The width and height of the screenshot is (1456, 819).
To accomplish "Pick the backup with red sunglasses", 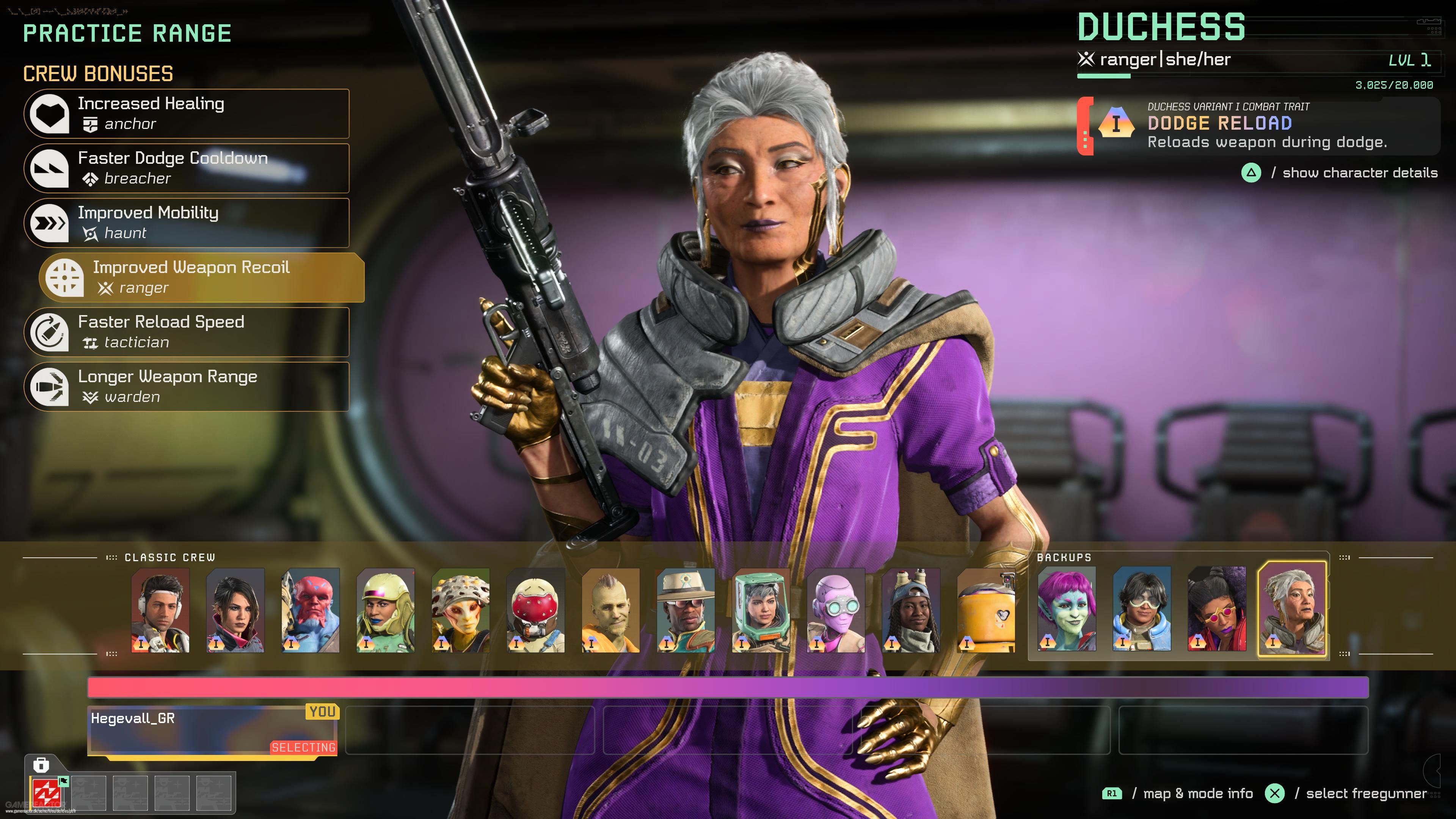I will click(x=1217, y=609).
